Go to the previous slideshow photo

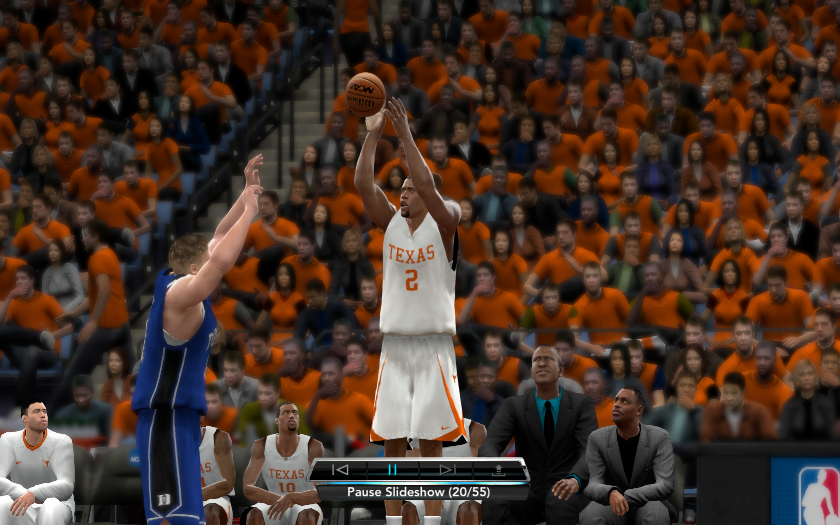tap(341, 469)
